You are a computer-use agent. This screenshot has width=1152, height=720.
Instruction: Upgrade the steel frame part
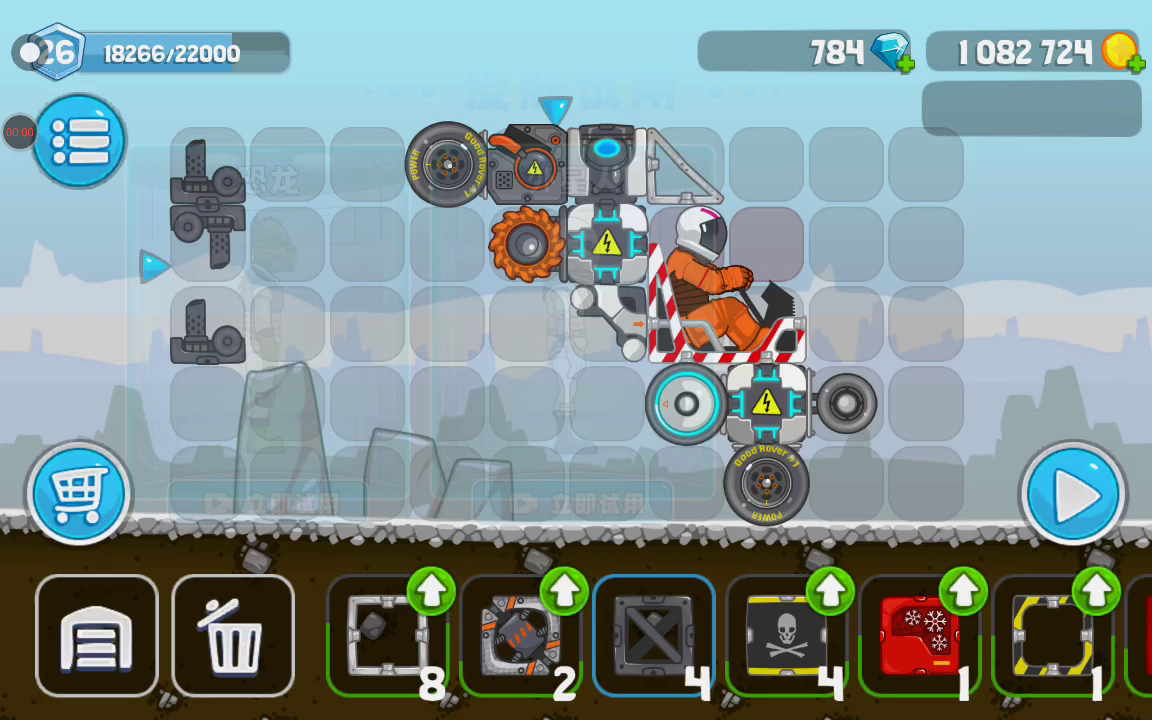pos(431,591)
